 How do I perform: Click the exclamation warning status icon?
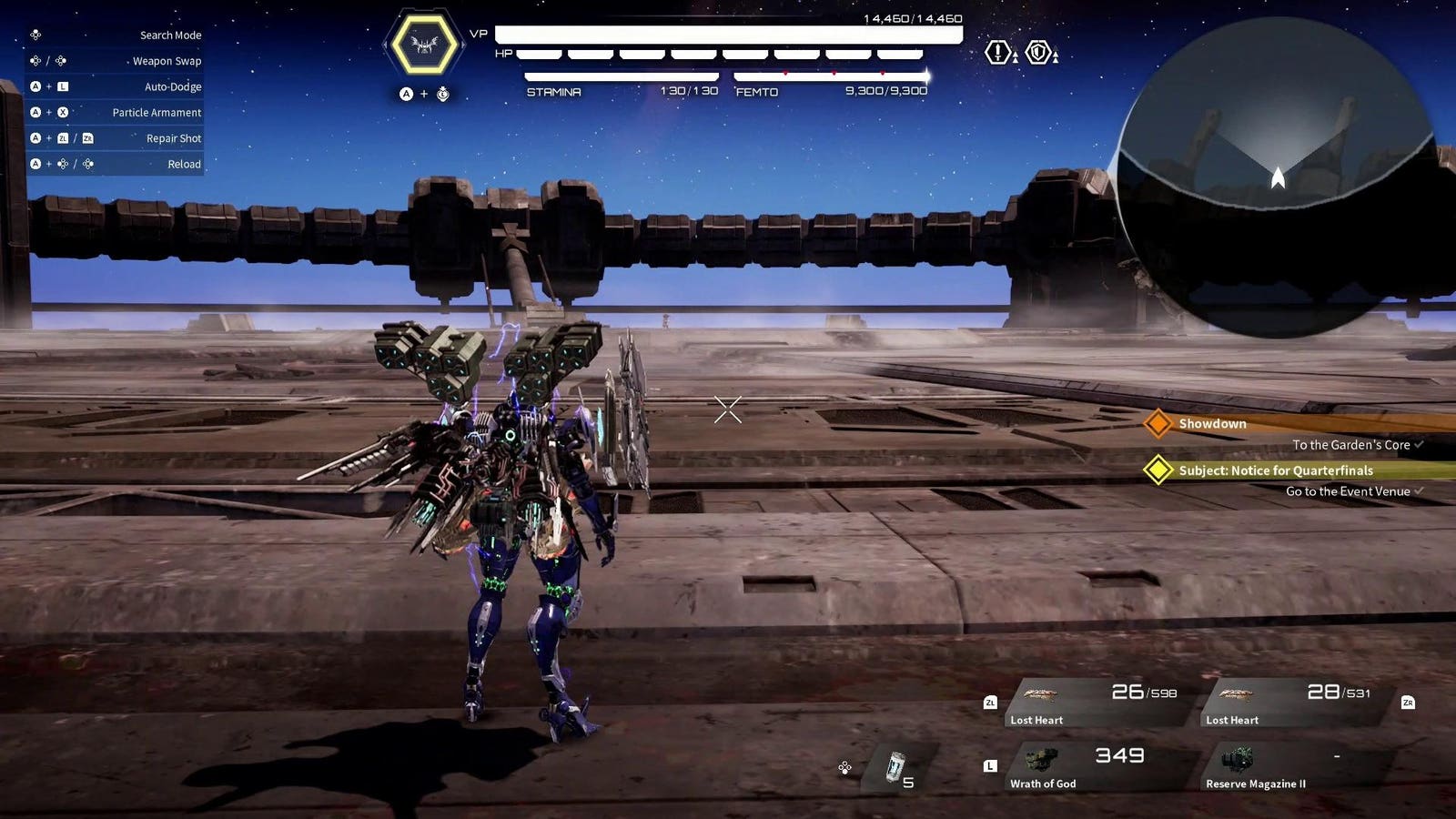coord(998,53)
